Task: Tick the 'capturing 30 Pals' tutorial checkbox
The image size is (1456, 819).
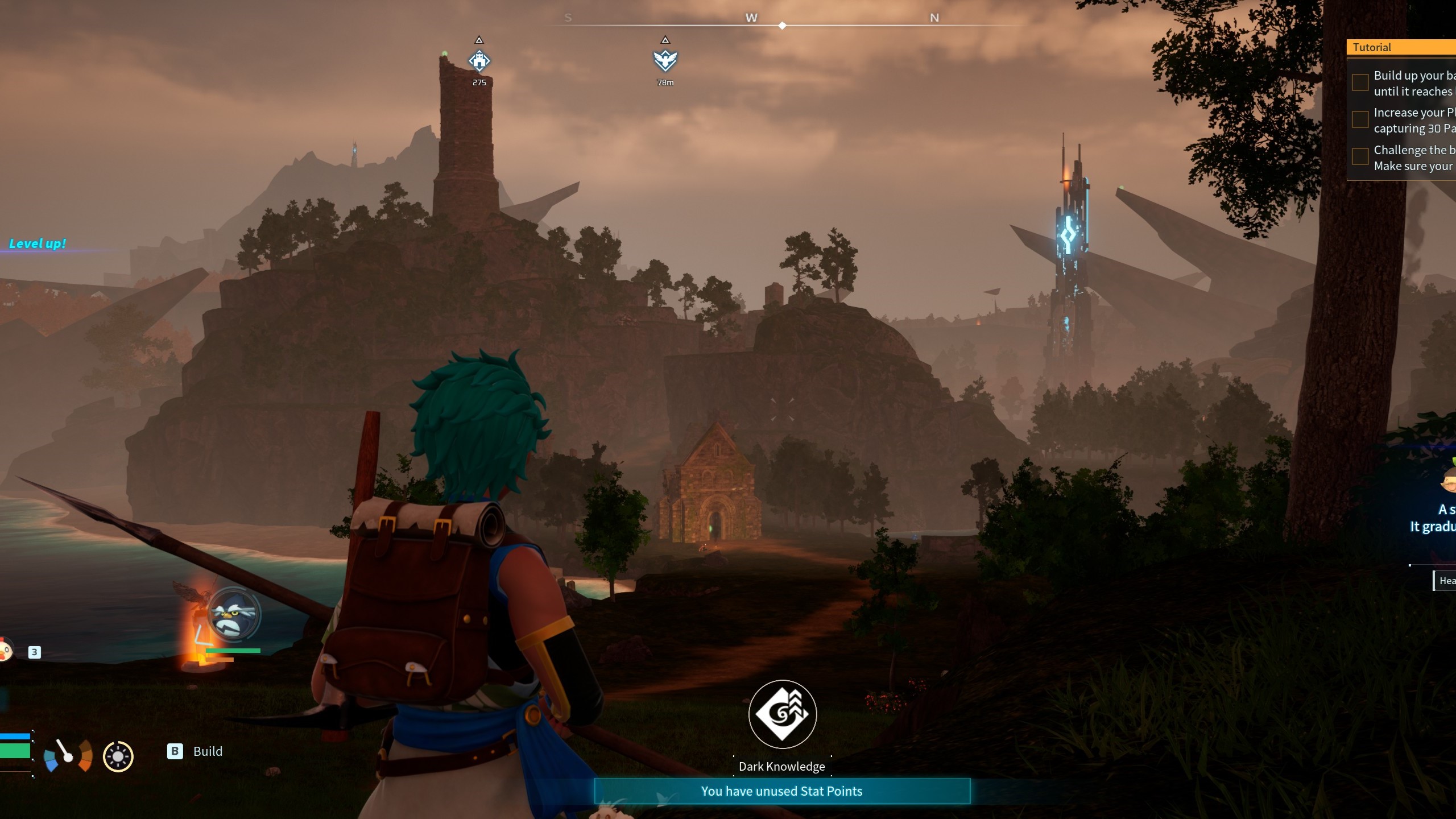Action: click(1359, 119)
